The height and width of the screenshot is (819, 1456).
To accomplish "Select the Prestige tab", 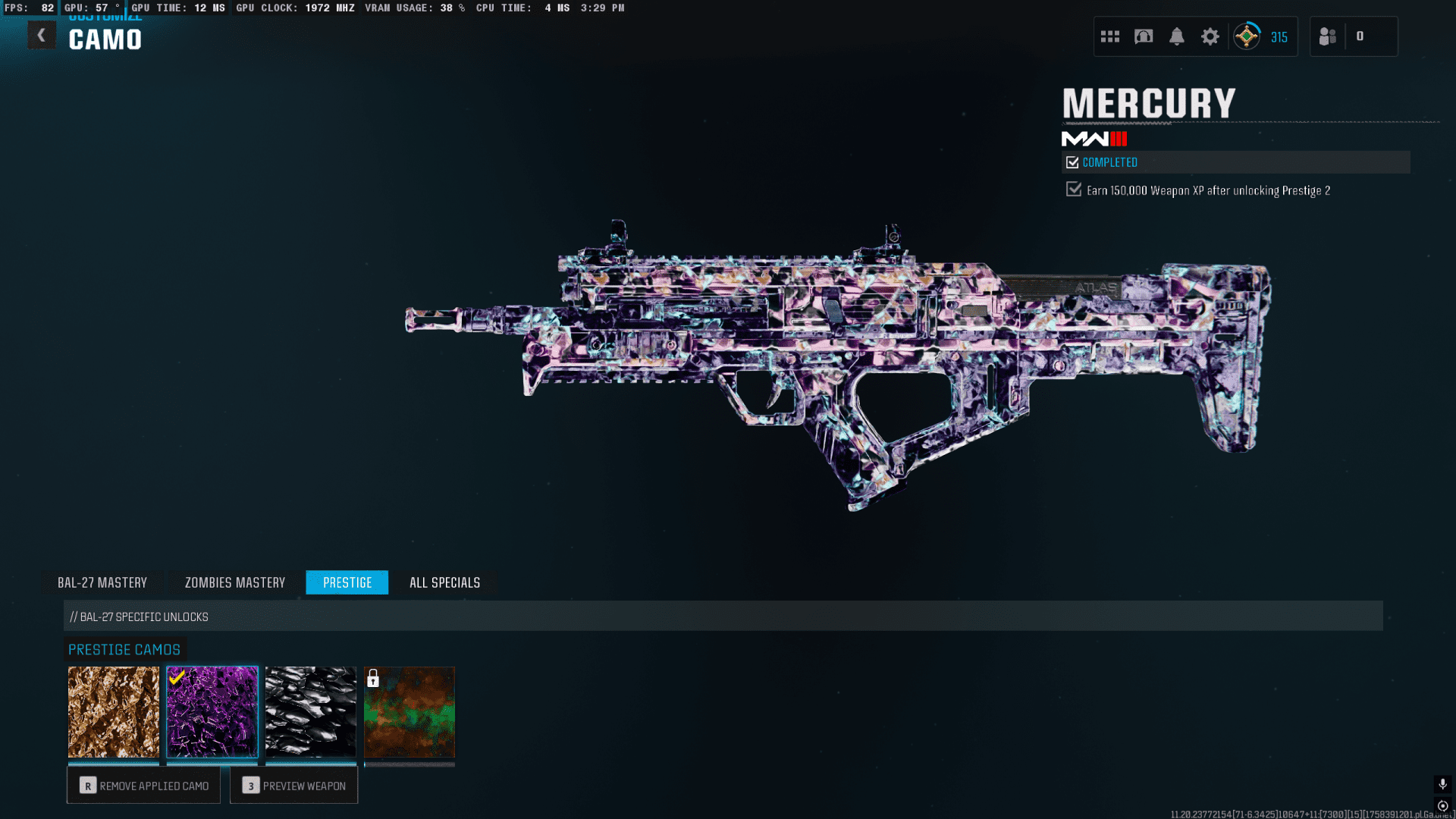I will pyautogui.click(x=347, y=582).
